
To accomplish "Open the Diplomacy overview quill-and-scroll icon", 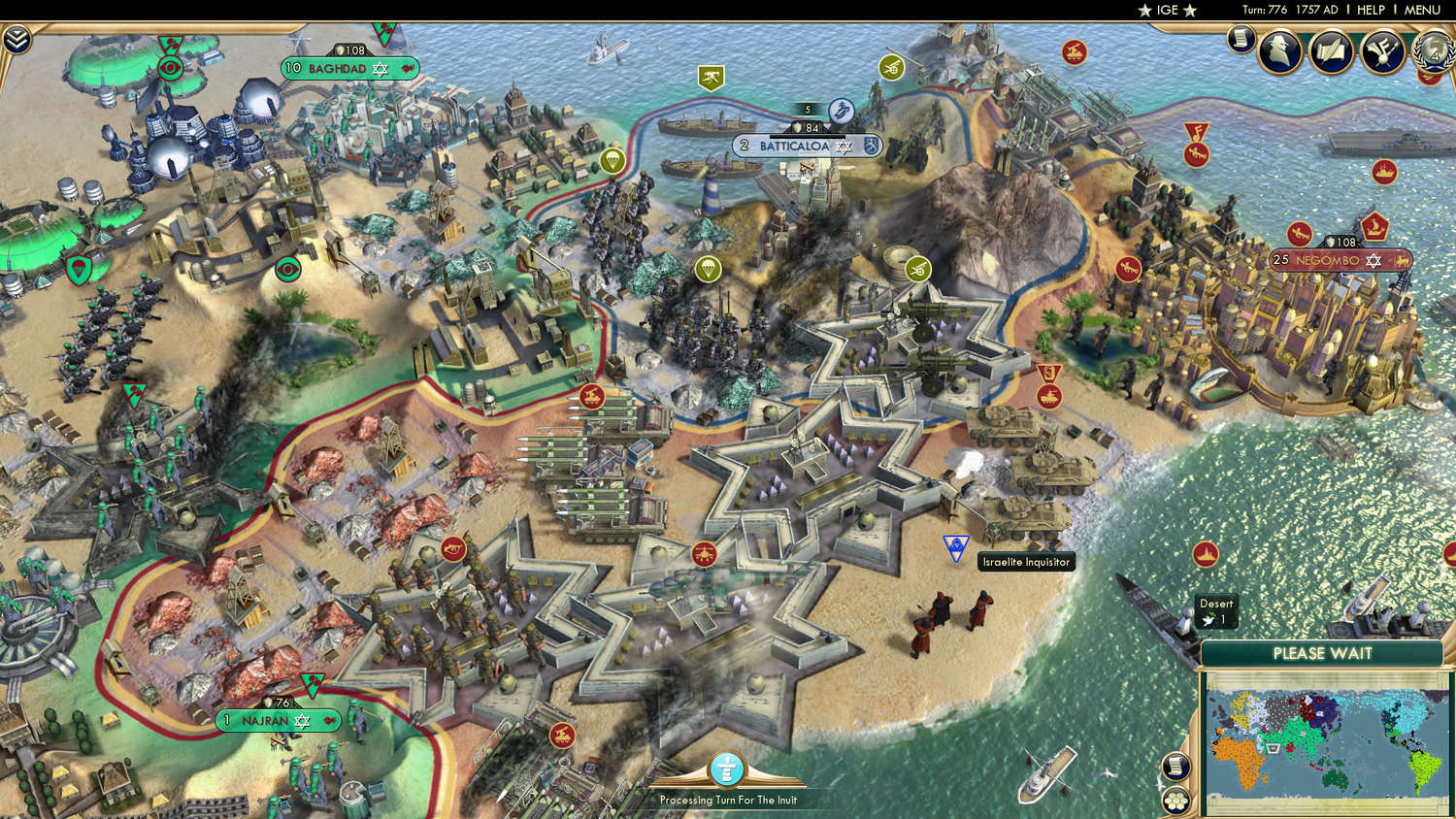I will tap(1331, 50).
